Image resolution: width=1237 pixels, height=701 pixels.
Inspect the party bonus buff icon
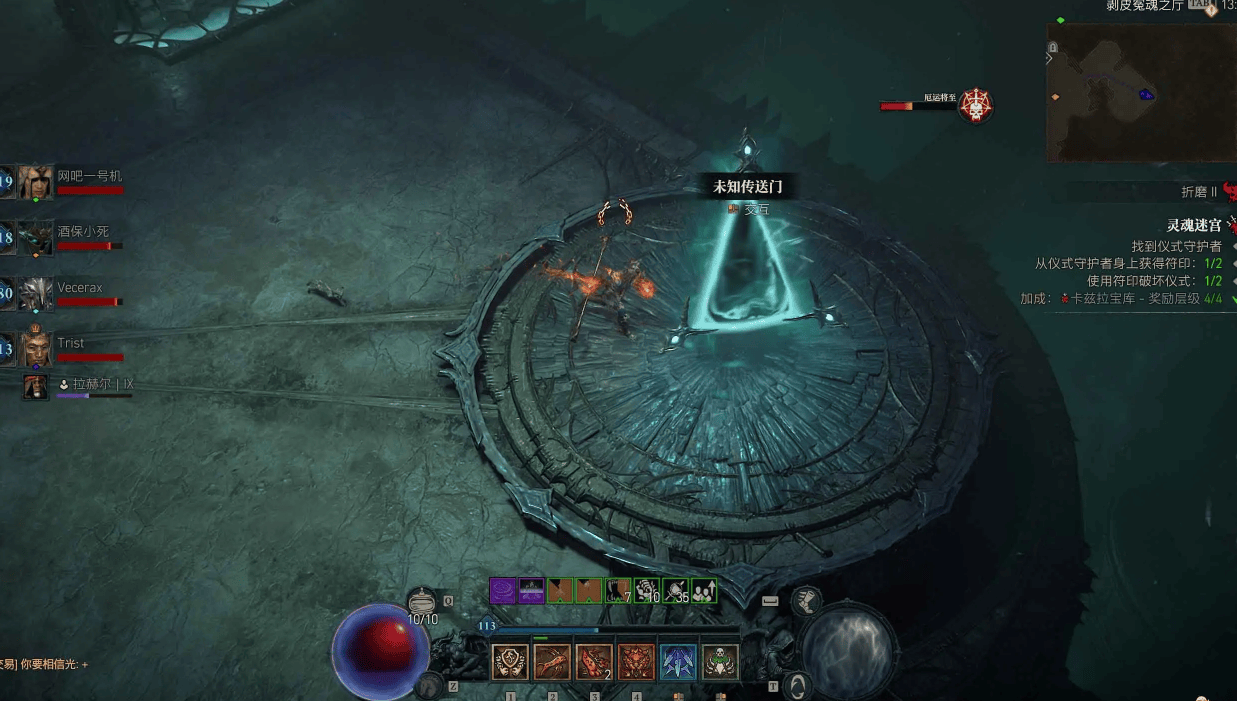click(704, 591)
